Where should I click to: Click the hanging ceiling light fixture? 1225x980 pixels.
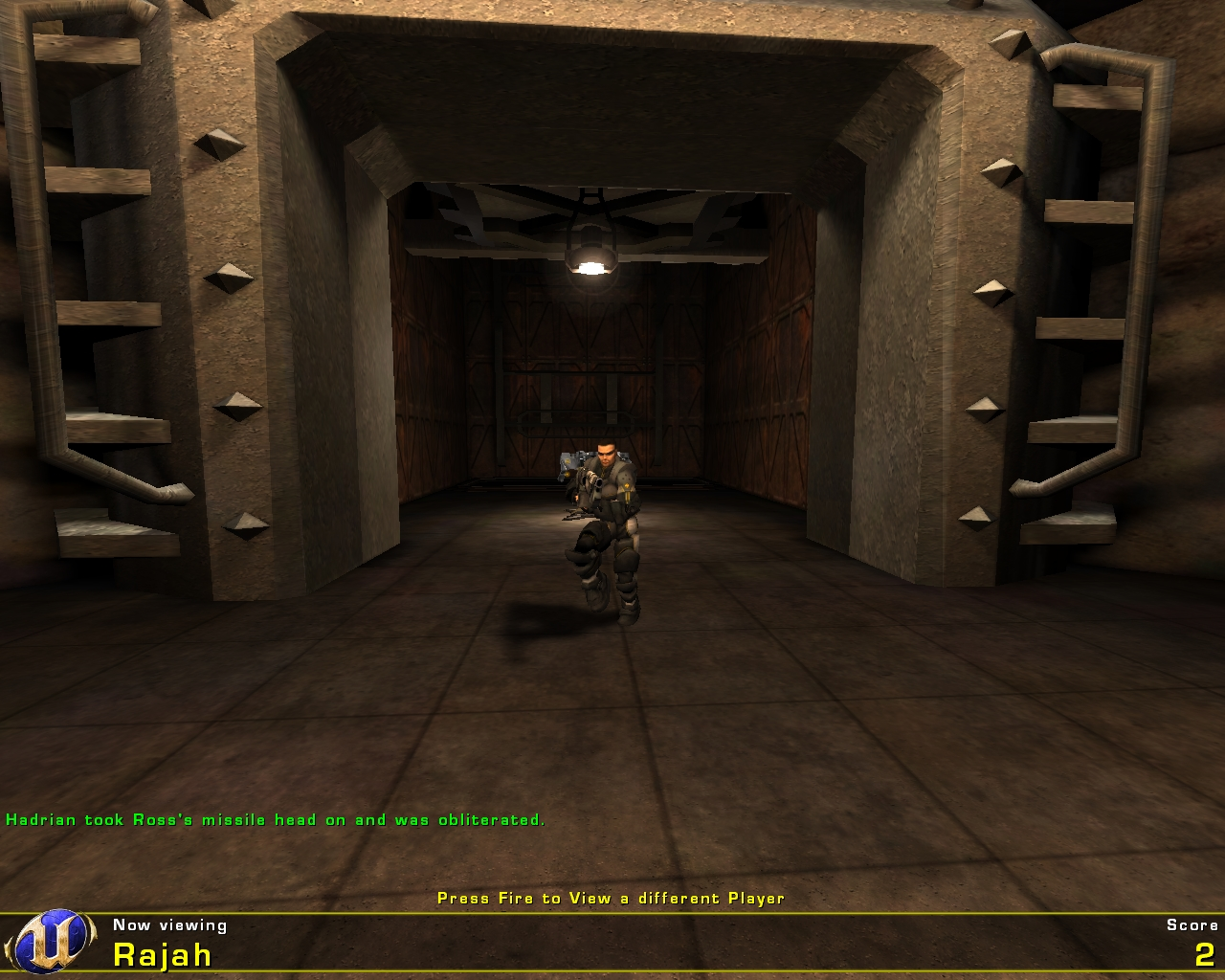point(591,254)
